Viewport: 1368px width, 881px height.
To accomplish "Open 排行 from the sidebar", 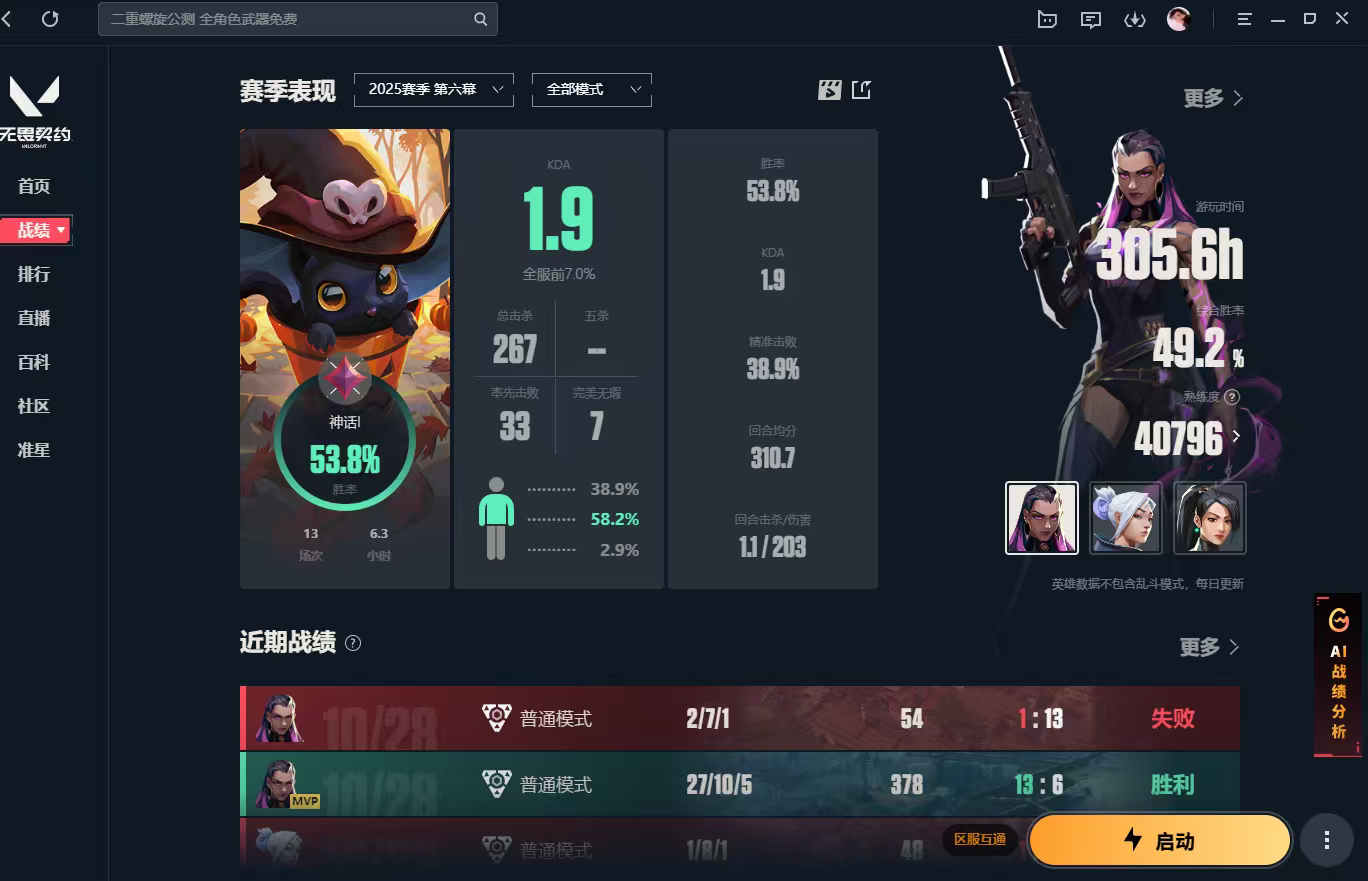I will (x=33, y=274).
